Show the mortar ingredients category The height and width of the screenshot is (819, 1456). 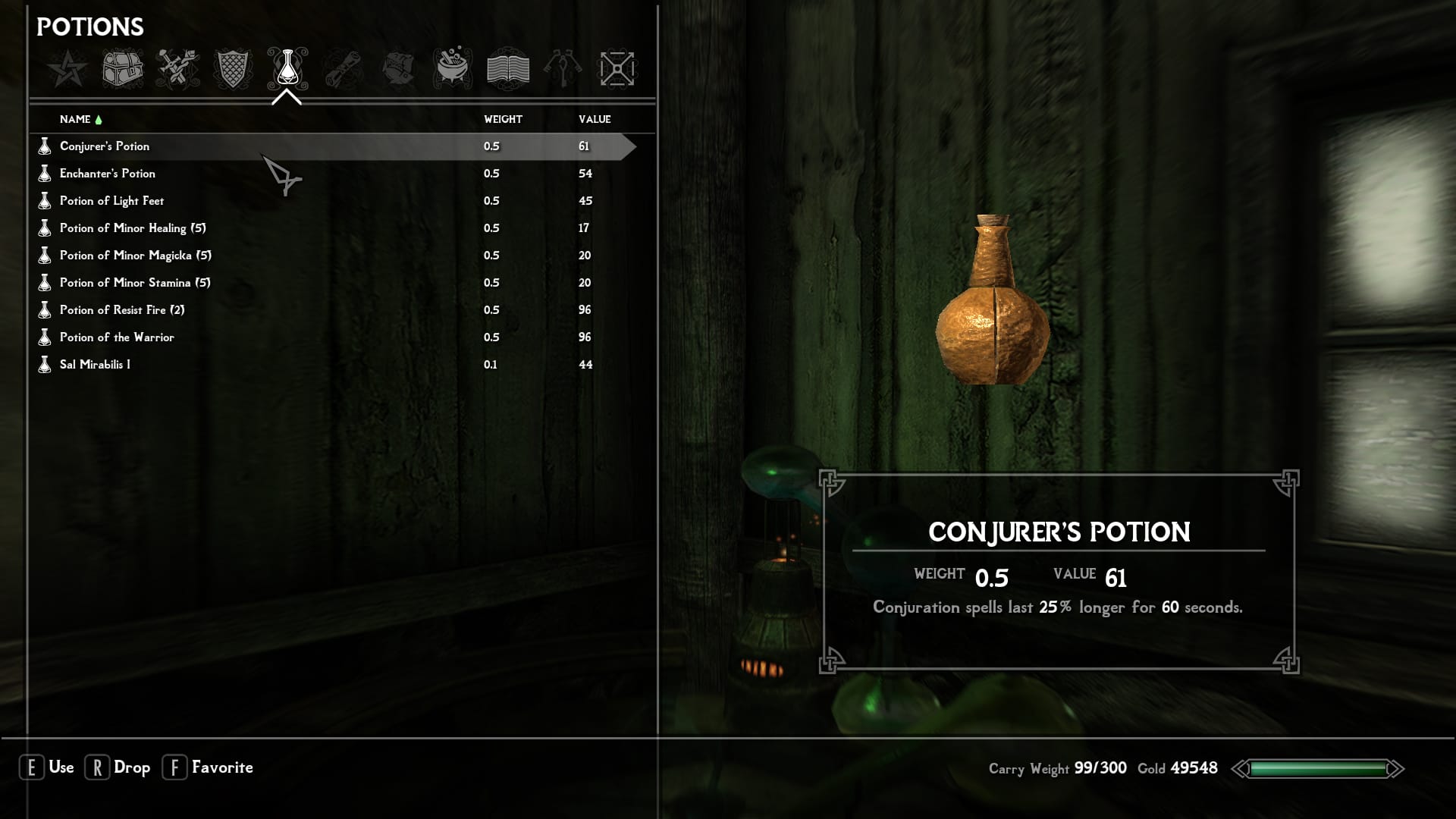click(453, 69)
